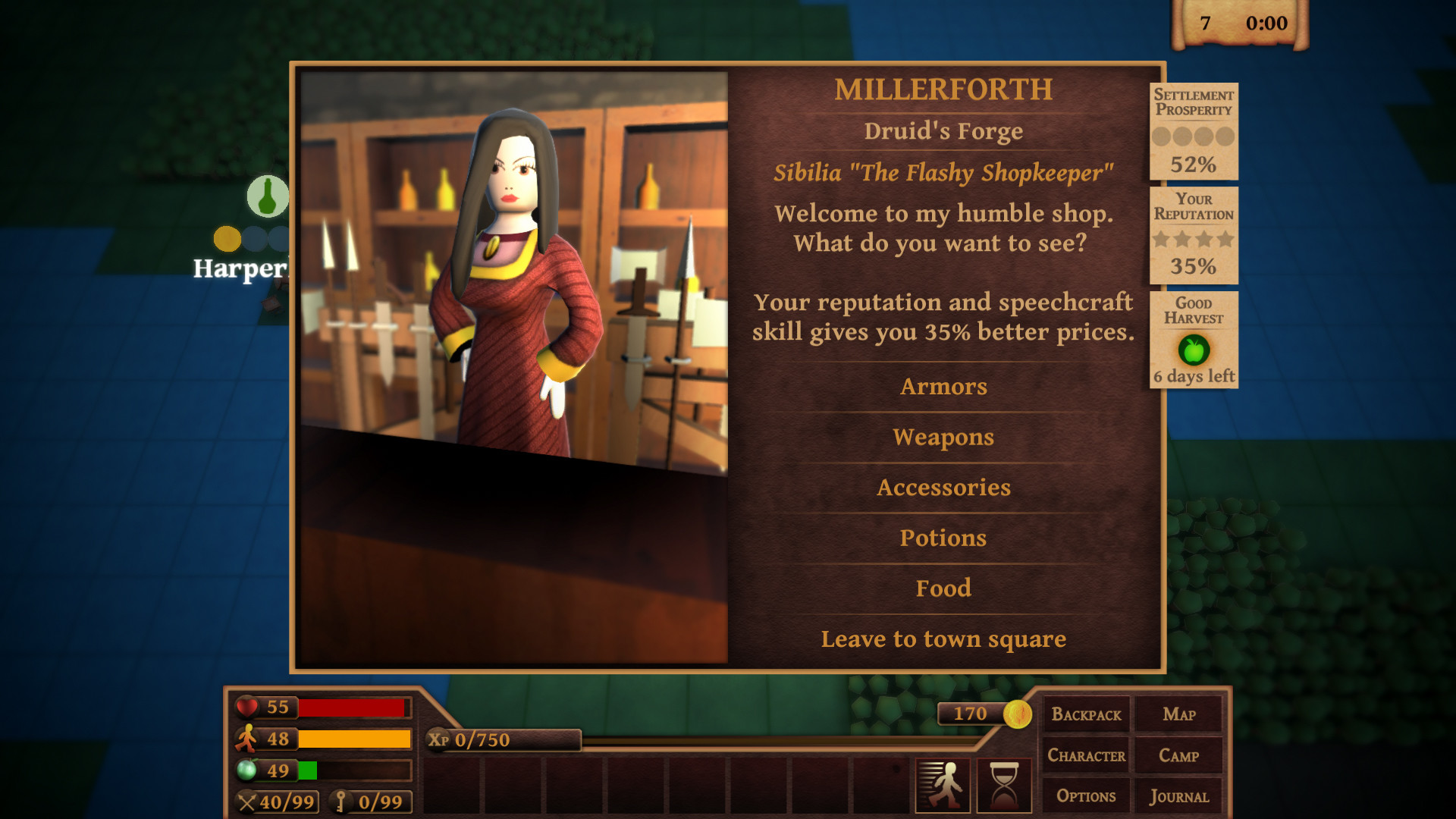
Task: Browse the Armors category
Action: tap(943, 387)
